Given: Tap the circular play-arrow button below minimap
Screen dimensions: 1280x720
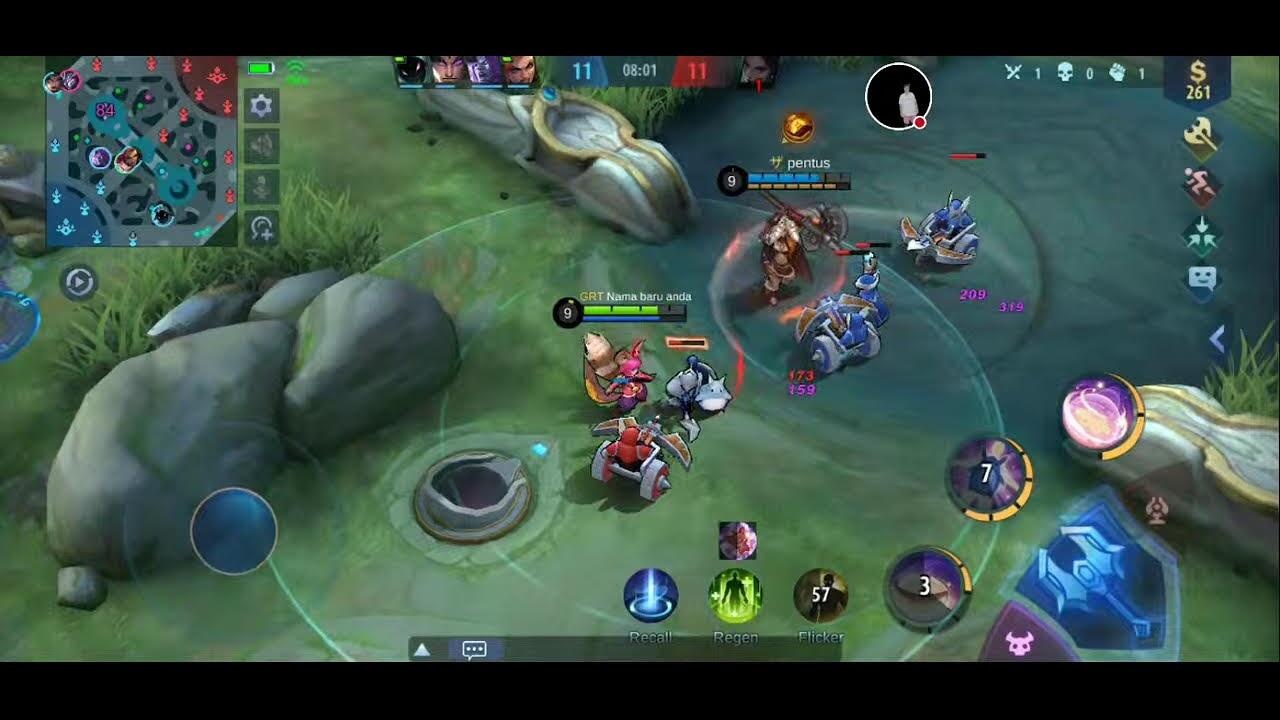Looking at the screenshot, I should [78, 283].
